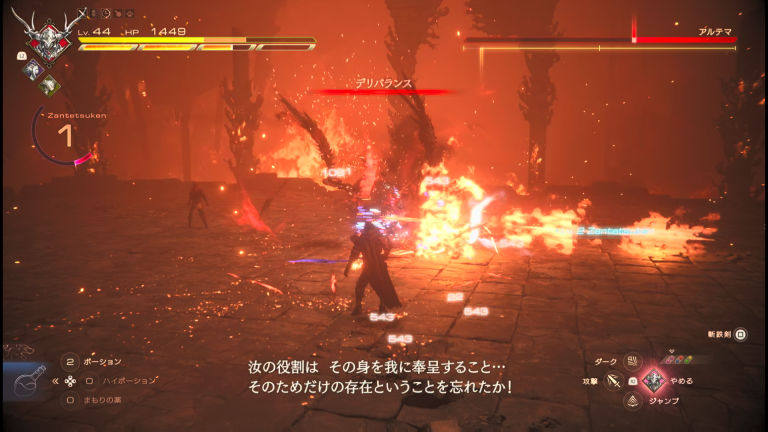Activate the ダーク ability icon
The height and width of the screenshot is (432, 768).
pos(631,361)
